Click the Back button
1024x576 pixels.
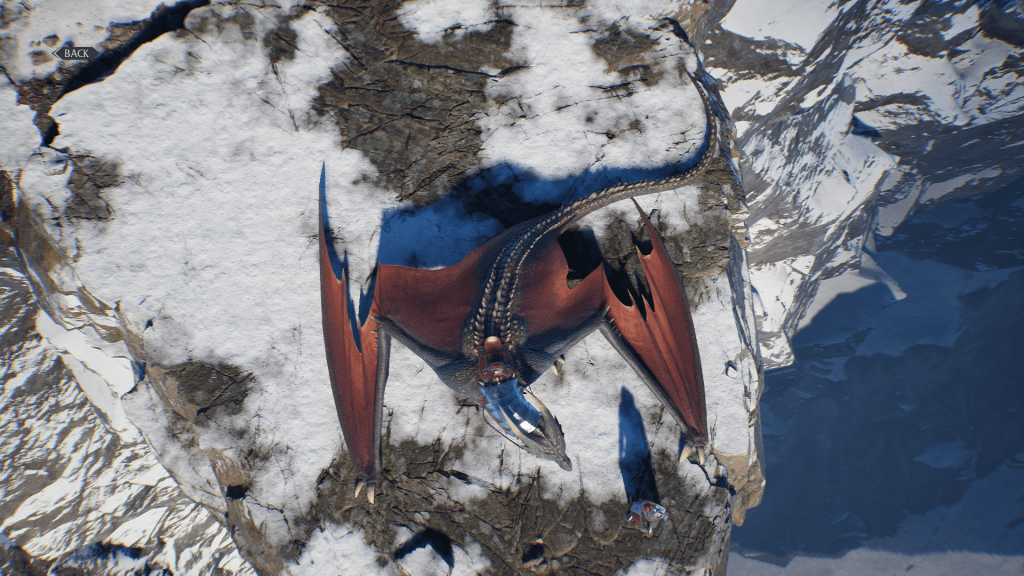[75, 53]
